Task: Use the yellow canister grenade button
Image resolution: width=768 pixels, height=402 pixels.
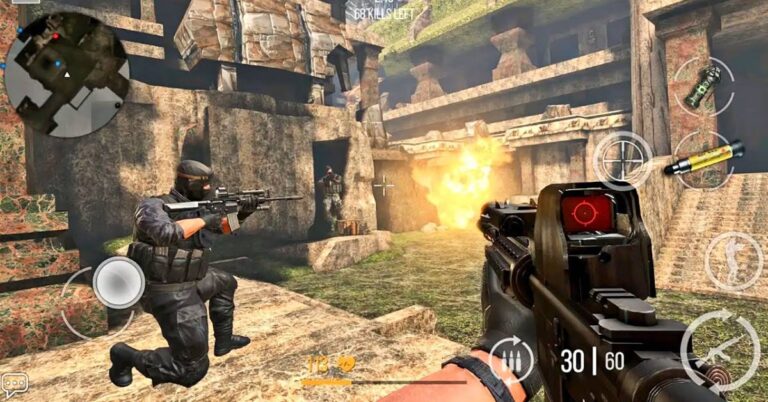Action: pos(704,158)
